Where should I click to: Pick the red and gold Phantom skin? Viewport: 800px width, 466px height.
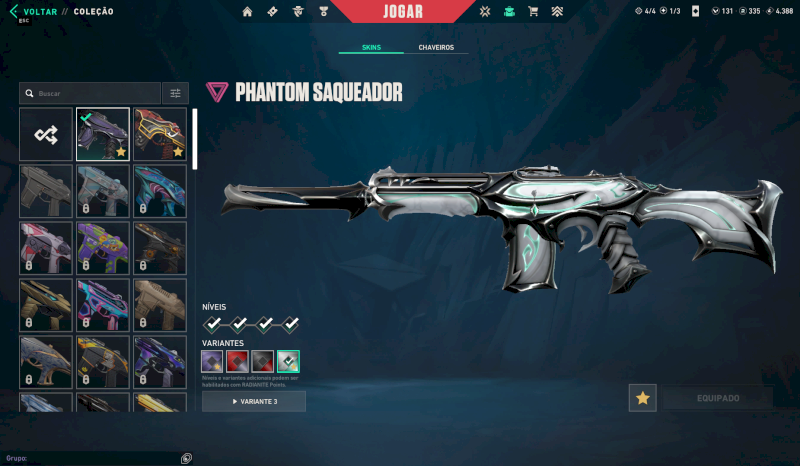[160, 134]
